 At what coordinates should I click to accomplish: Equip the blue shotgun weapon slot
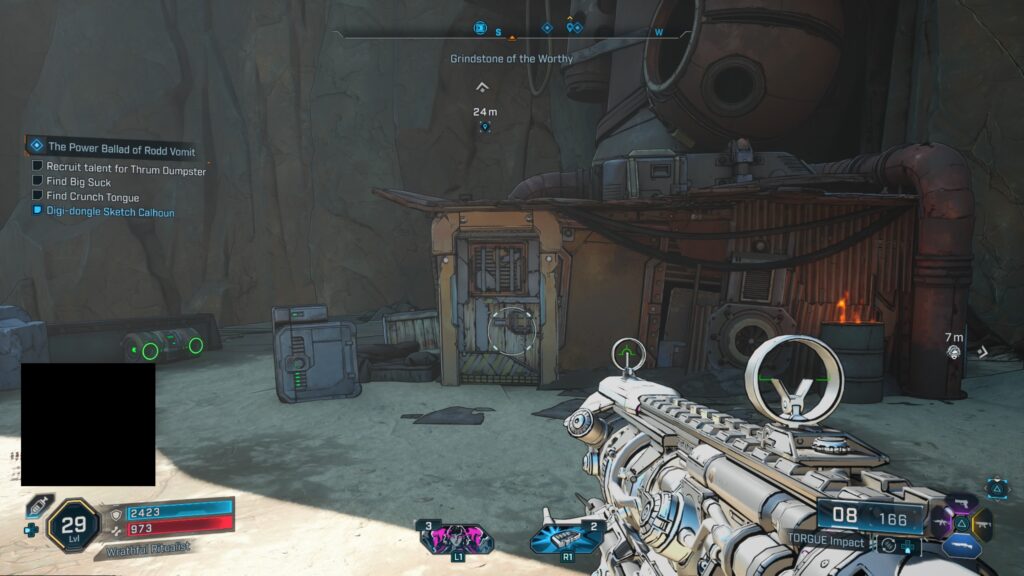pos(962,546)
